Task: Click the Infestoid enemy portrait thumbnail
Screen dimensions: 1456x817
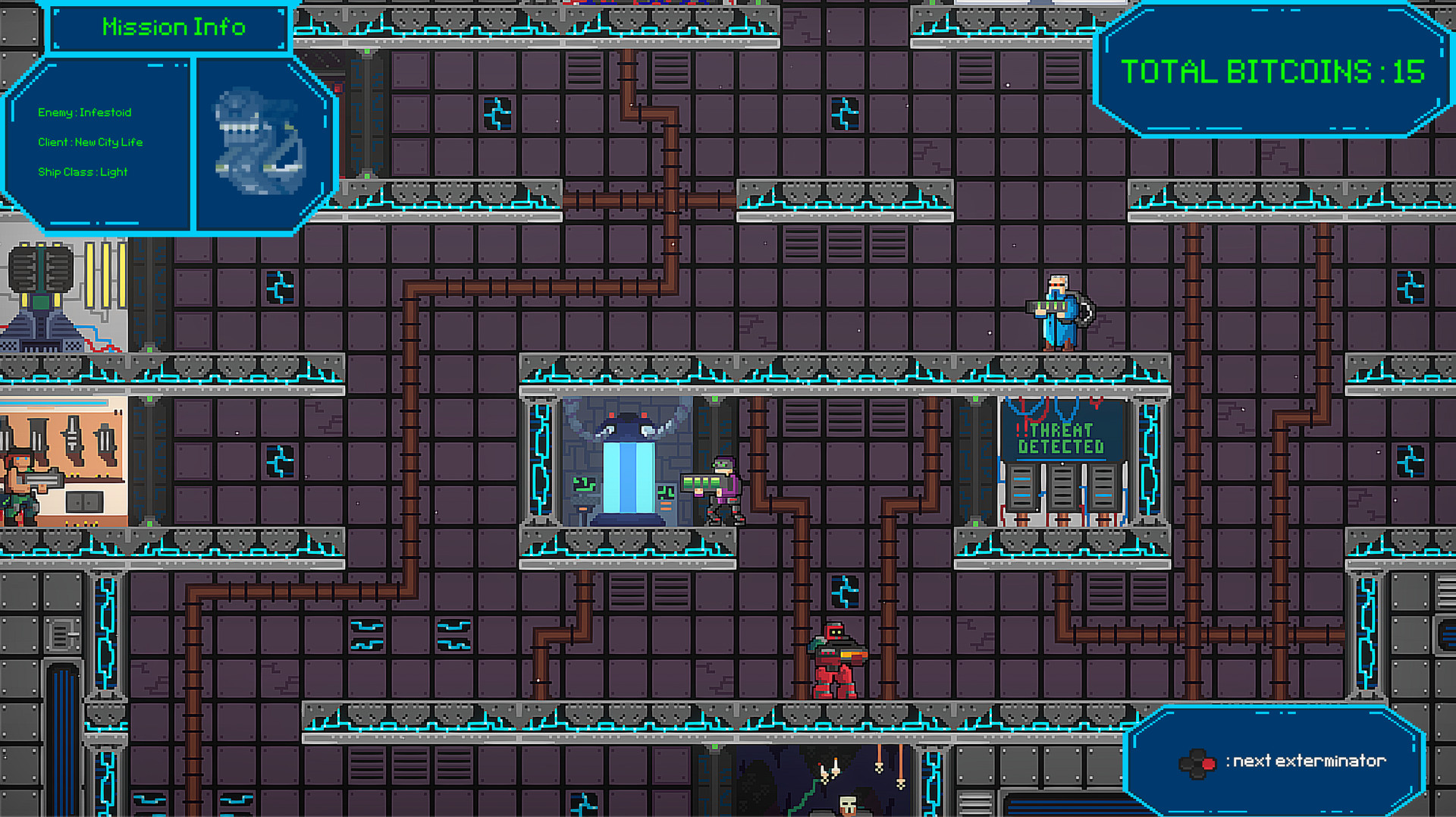Action: (x=258, y=140)
